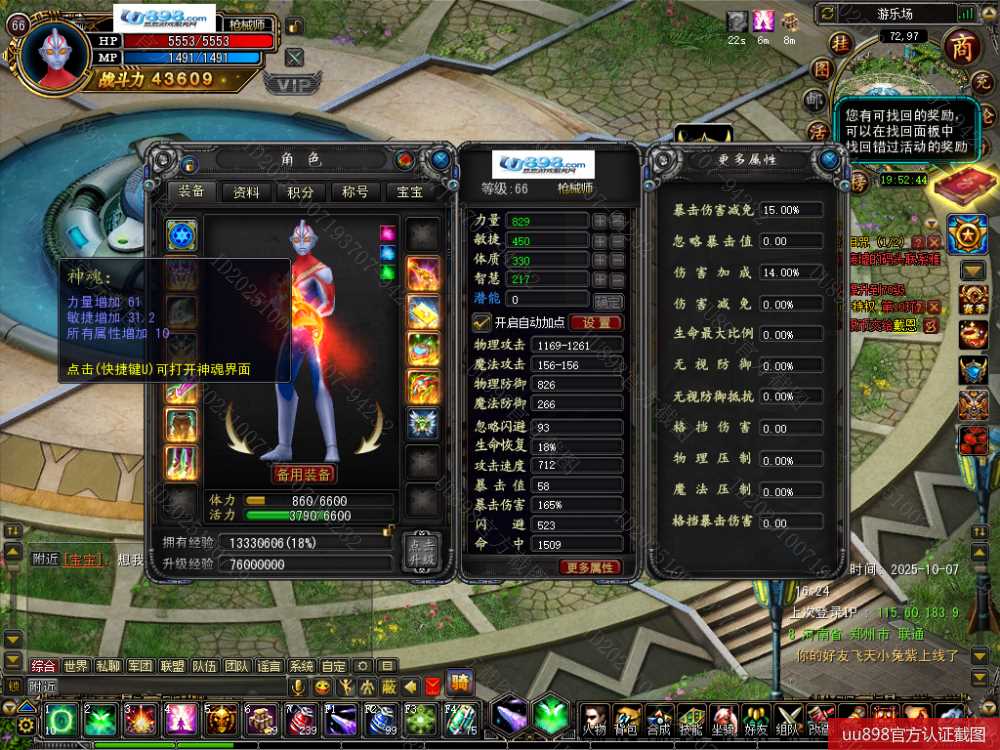Add a point to 力量
The width and height of the screenshot is (1000, 750).
pyautogui.click(x=599, y=220)
